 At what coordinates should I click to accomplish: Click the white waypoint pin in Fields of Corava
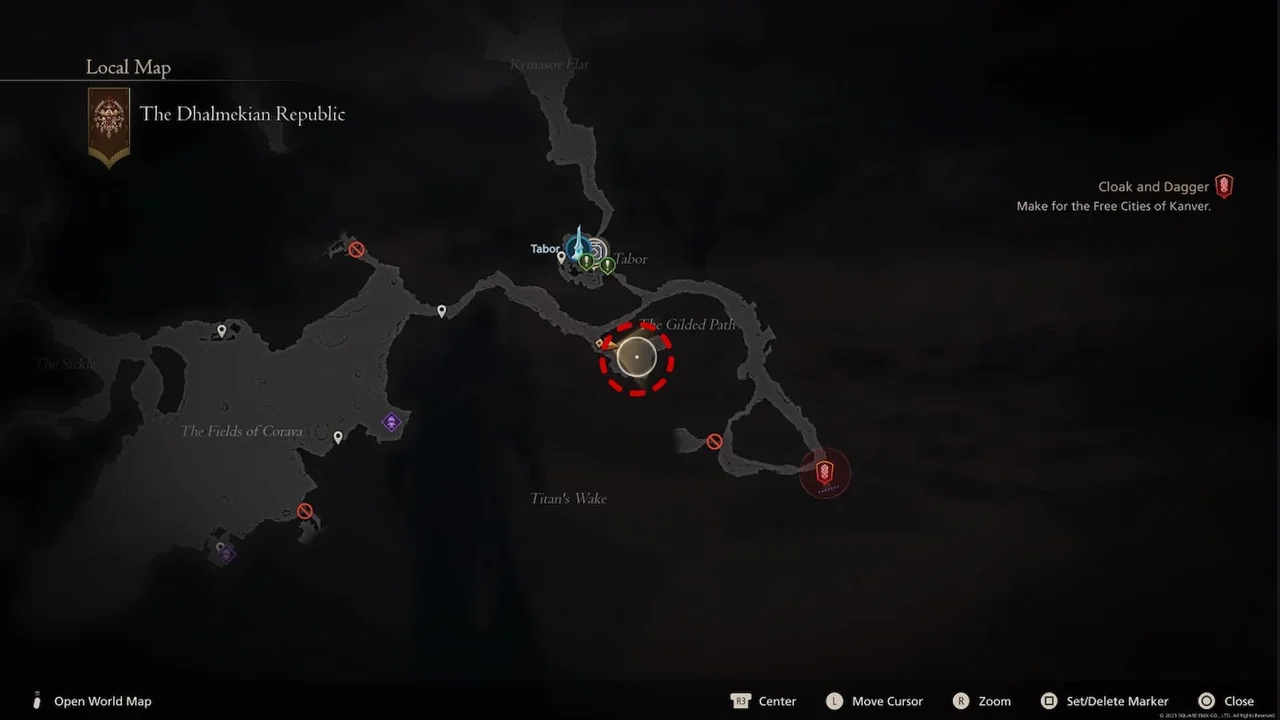coord(337,436)
